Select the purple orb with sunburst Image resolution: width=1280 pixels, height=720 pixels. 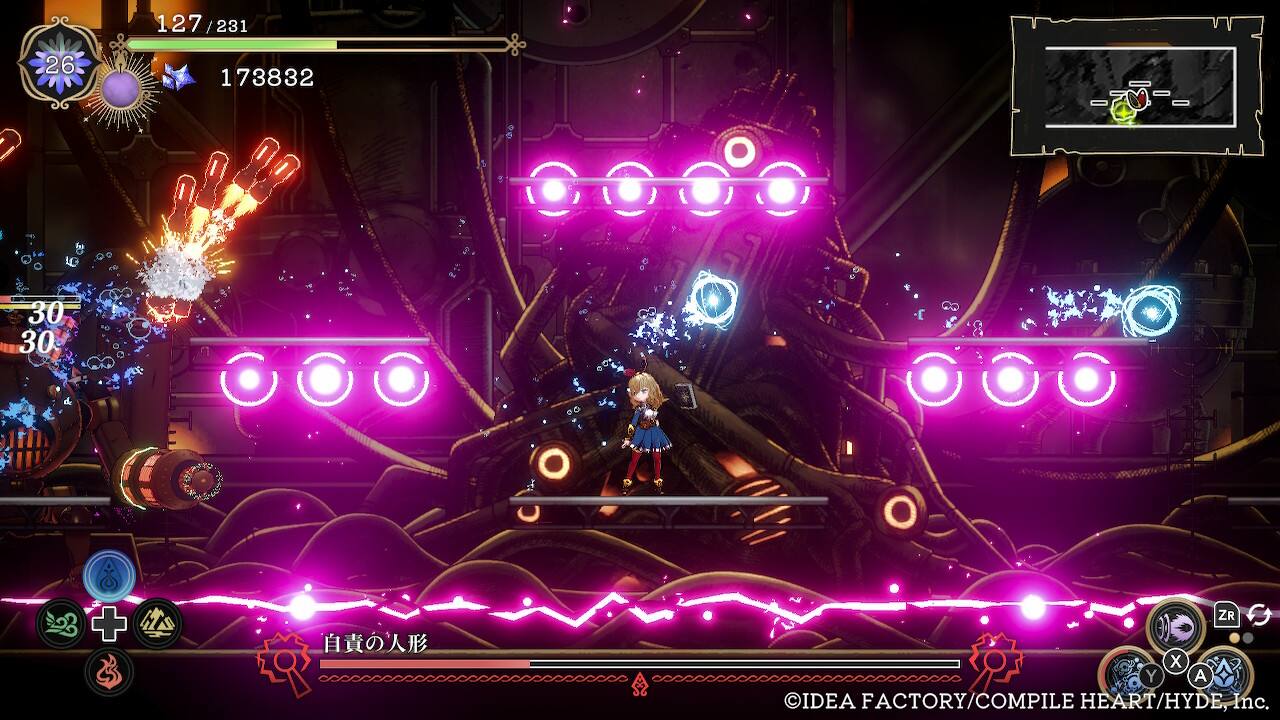click(122, 91)
